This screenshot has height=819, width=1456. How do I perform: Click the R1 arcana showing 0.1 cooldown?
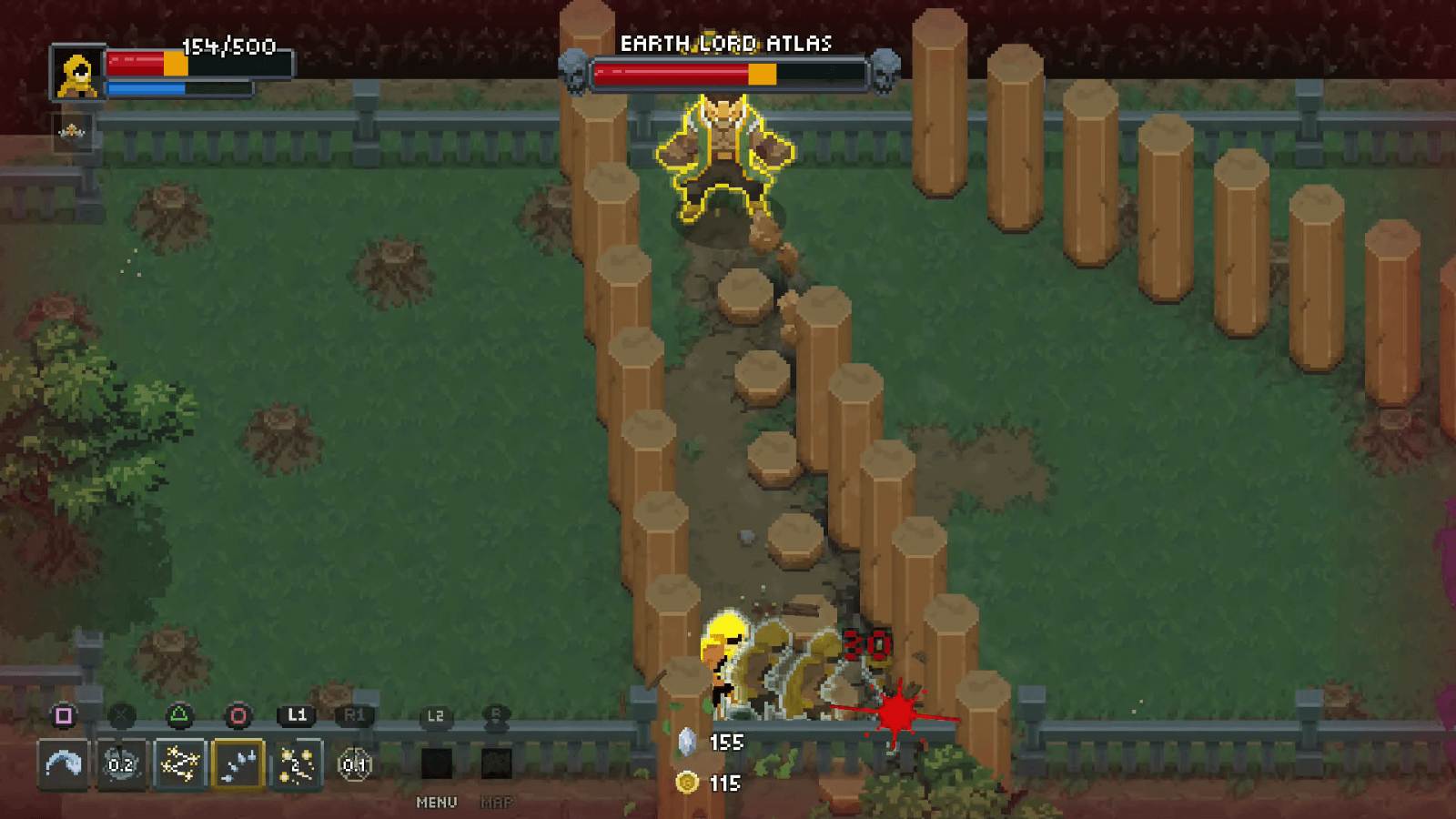click(354, 765)
